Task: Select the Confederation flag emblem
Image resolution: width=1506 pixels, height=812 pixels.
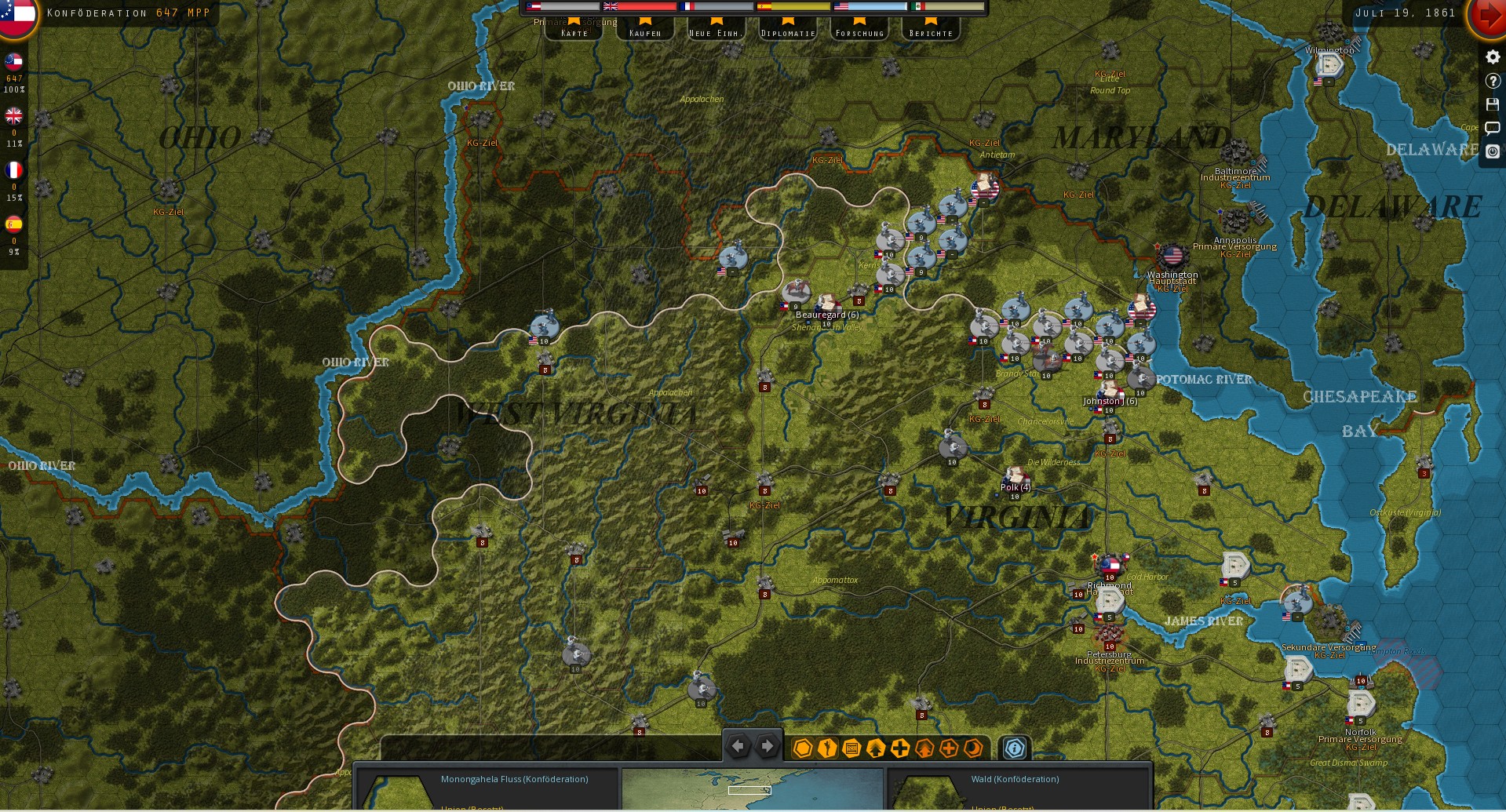Action: [17, 16]
